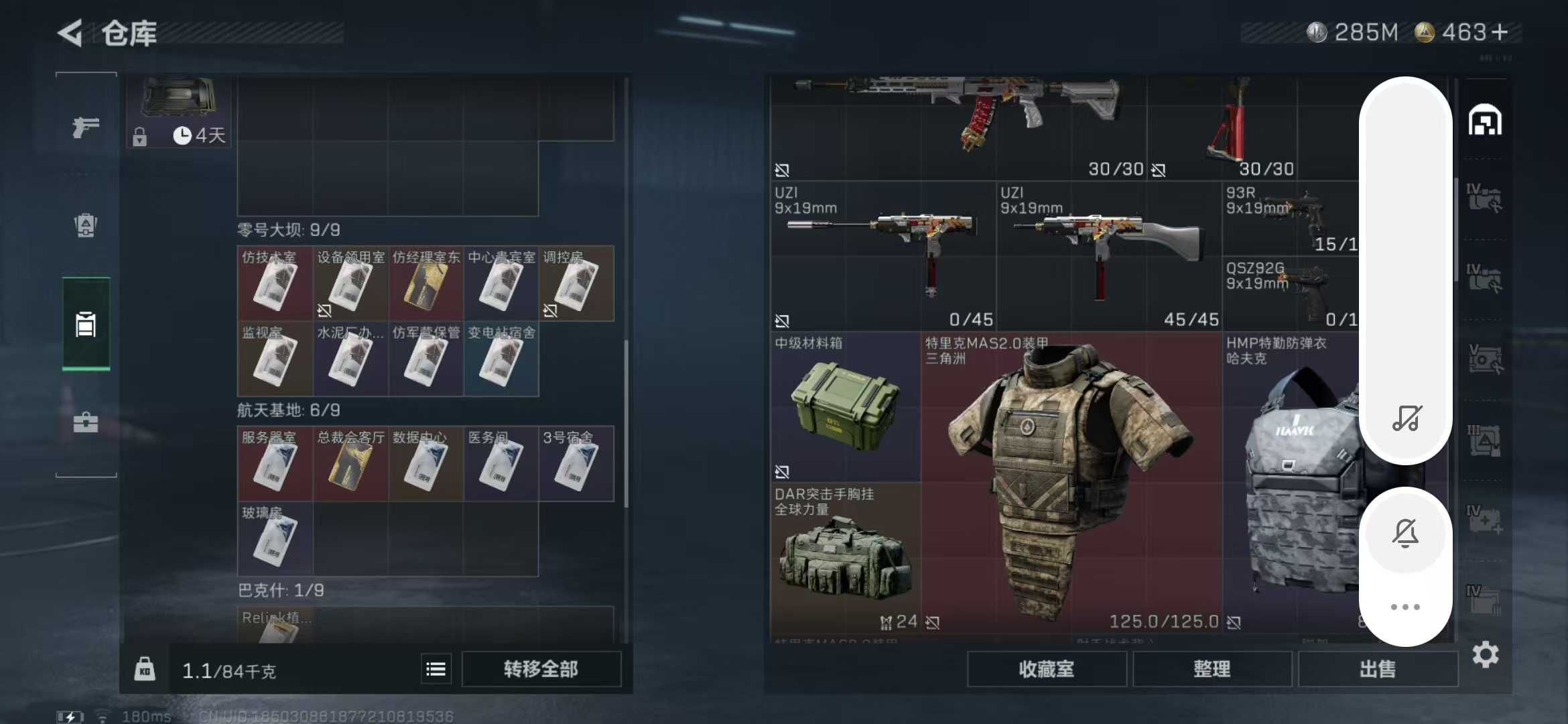Pick the DAR突击手胸挂 chest rig
1568x724 pixels.
(845, 558)
